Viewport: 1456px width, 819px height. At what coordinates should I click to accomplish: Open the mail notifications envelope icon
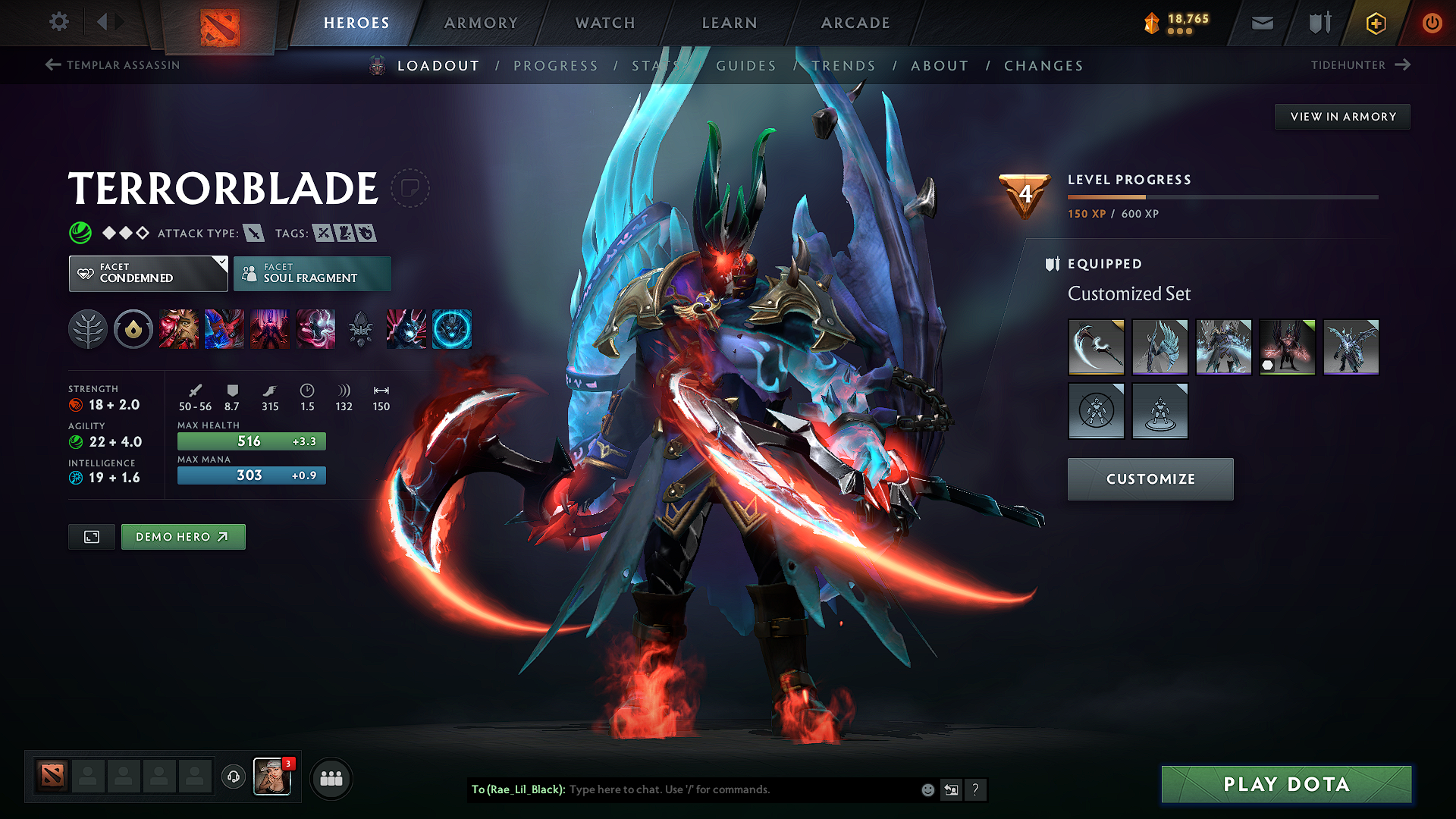click(x=1261, y=23)
